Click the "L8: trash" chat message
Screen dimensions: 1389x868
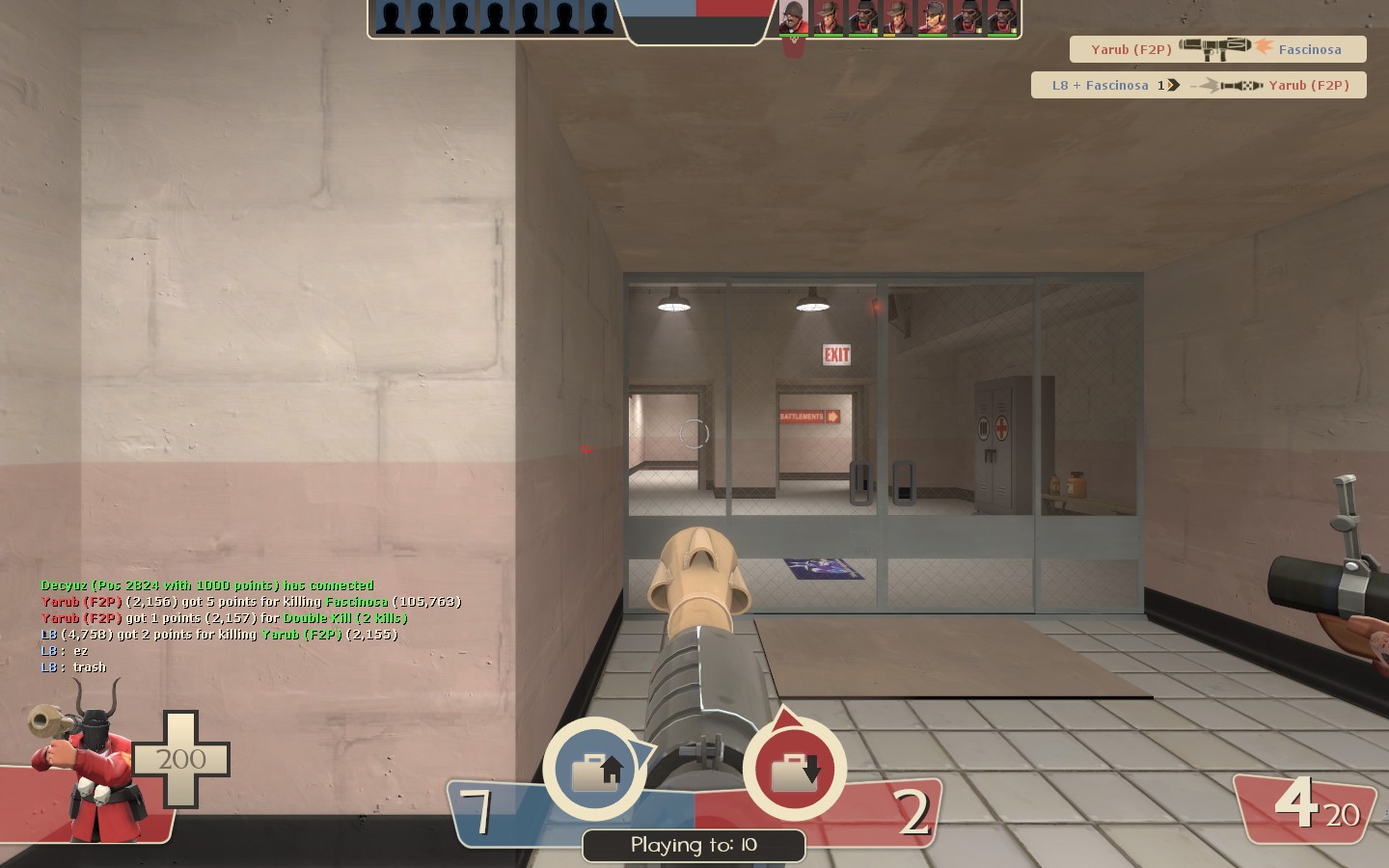pos(74,667)
